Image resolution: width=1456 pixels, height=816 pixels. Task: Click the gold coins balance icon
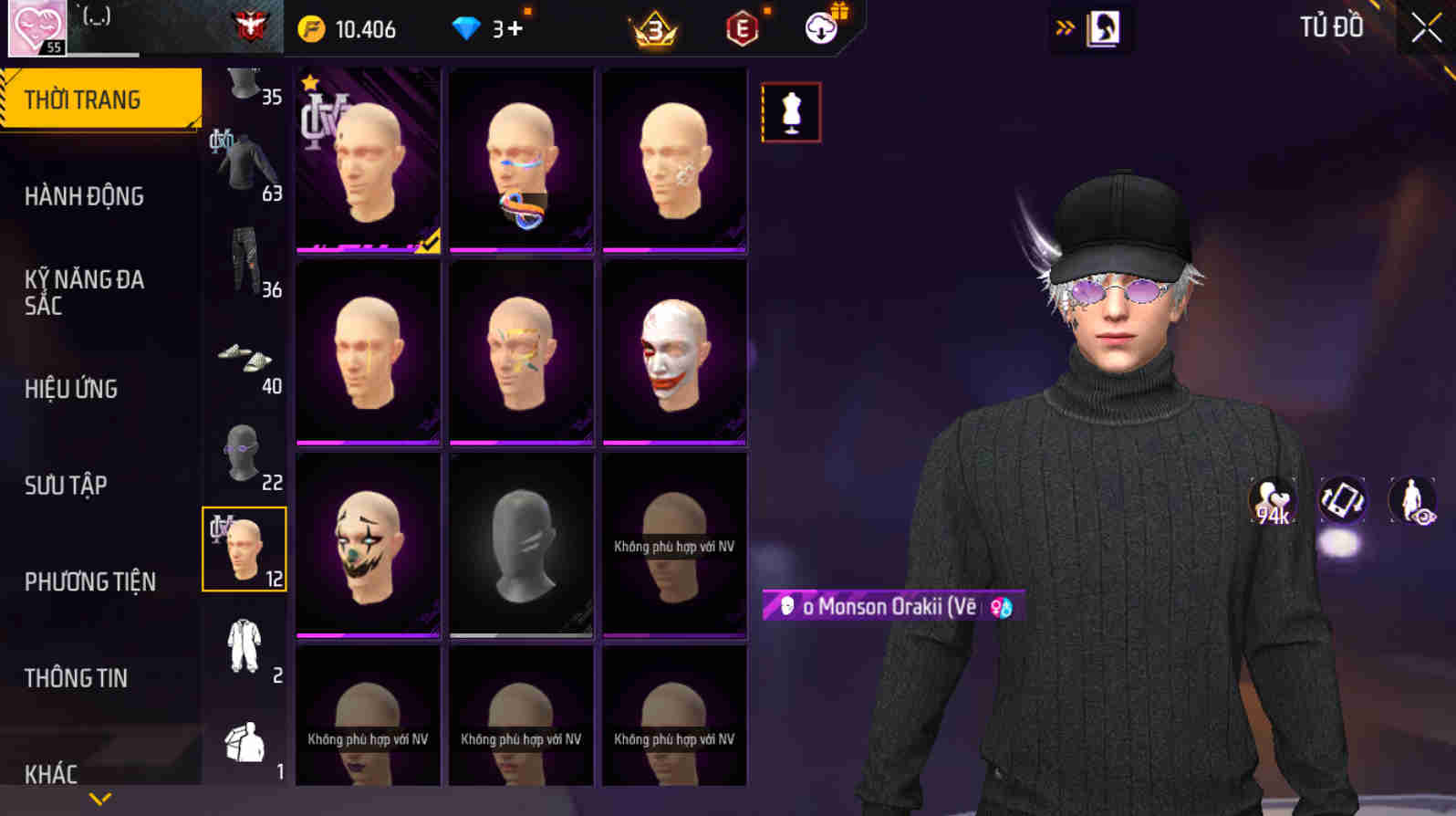313,28
